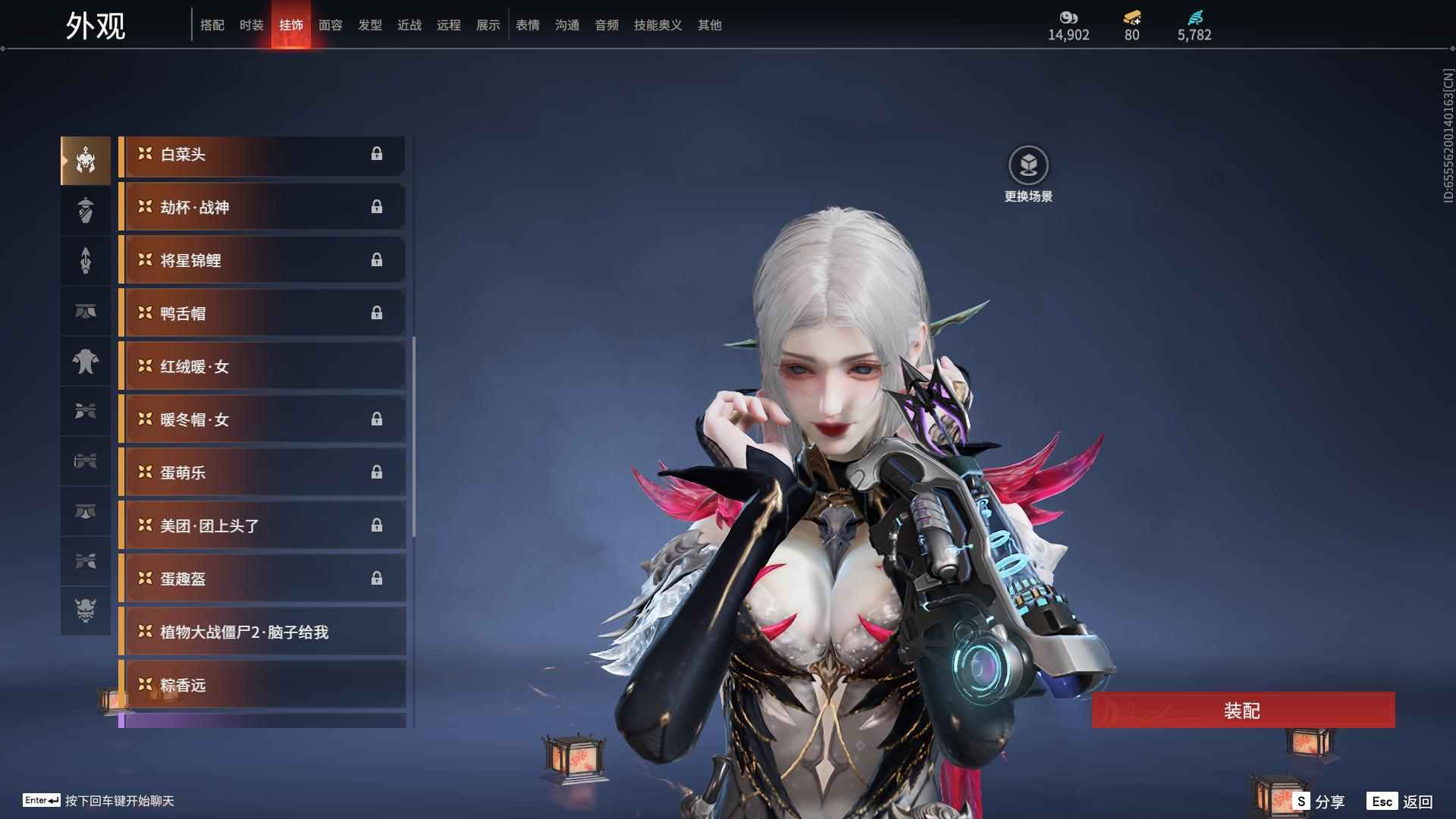
Task: Add currency via the gold ingot icon
Action: 1132,17
